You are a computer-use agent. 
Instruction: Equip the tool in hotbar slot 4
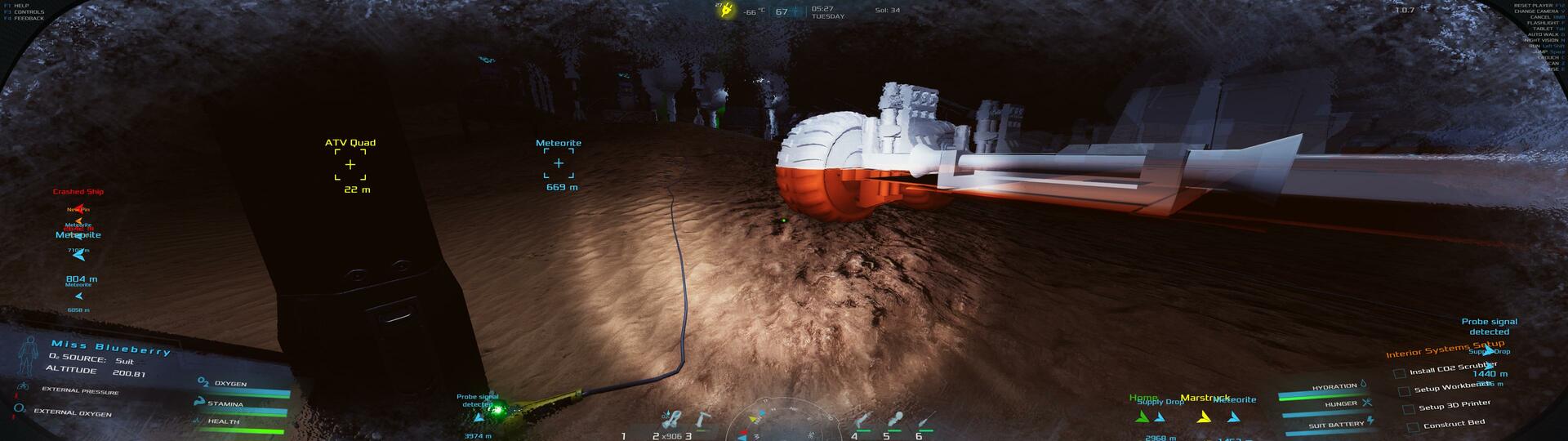click(x=860, y=421)
